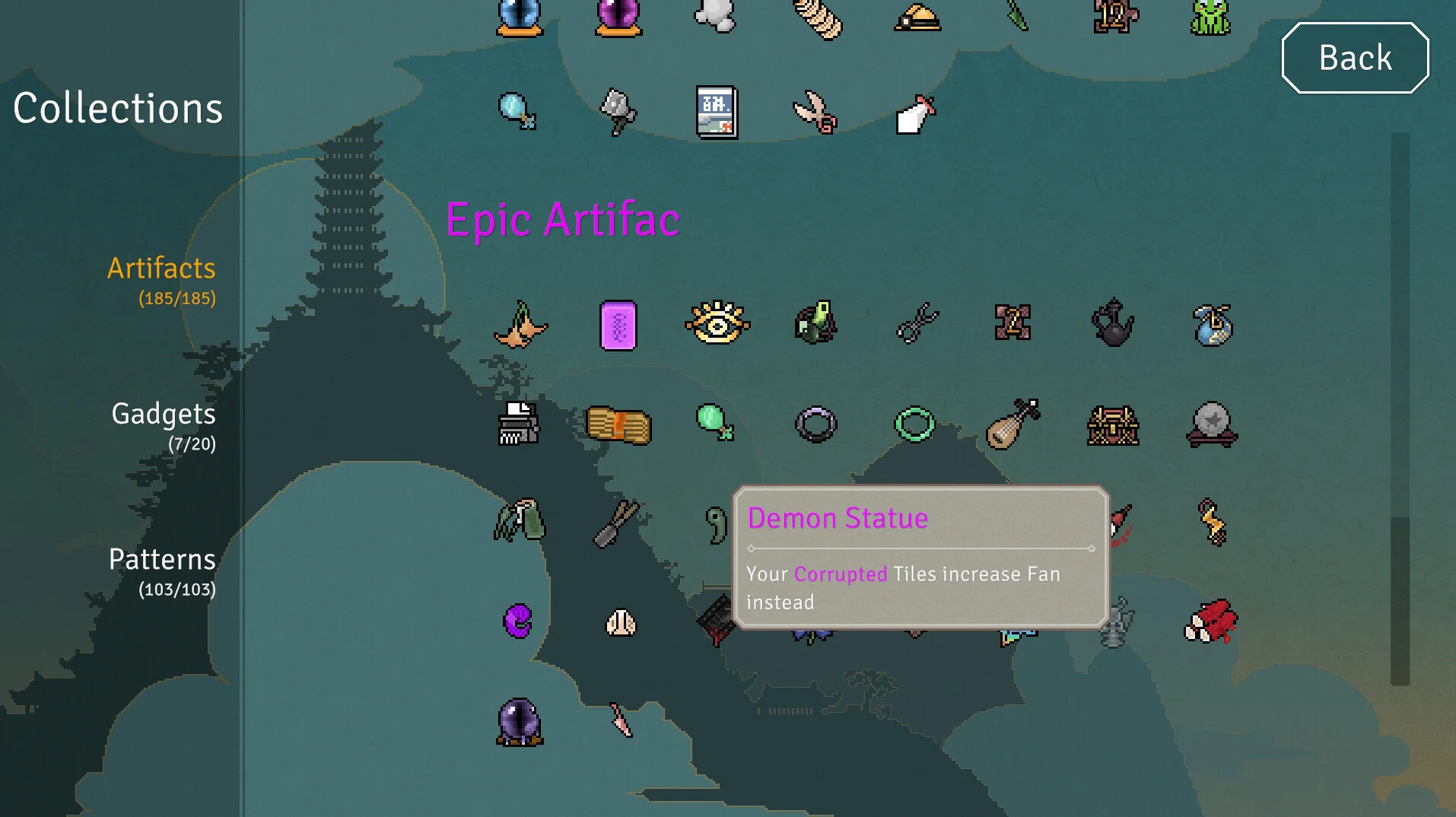Select the pink scissors artifact

pos(815,113)
